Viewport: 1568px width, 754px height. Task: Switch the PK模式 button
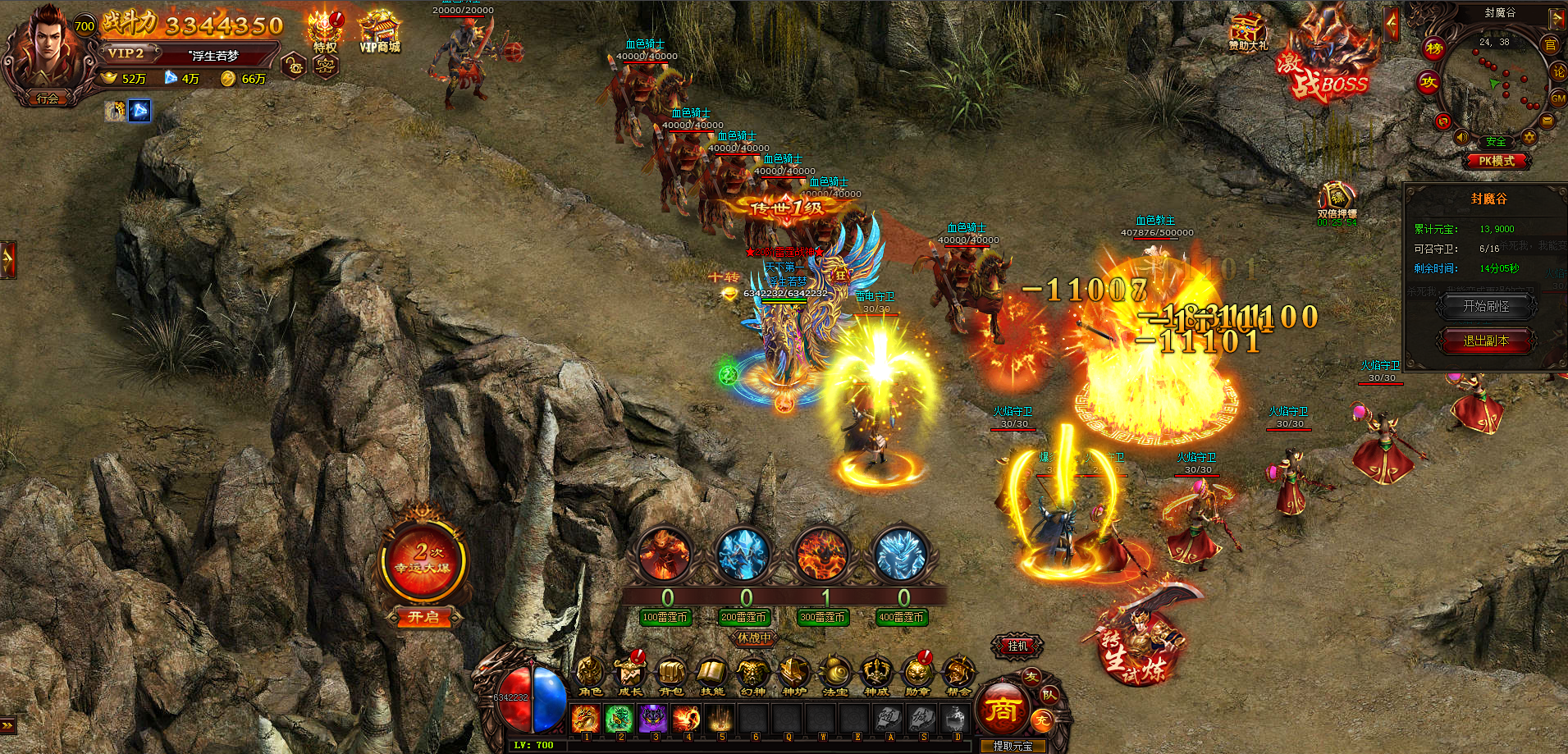point(1497,161)
